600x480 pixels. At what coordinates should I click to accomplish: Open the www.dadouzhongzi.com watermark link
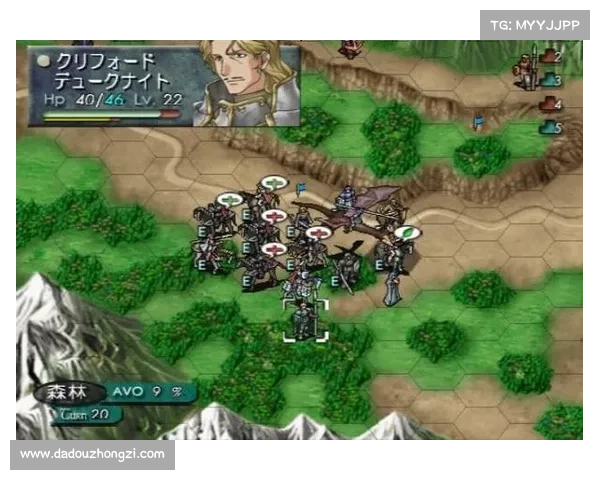[92, 454]
